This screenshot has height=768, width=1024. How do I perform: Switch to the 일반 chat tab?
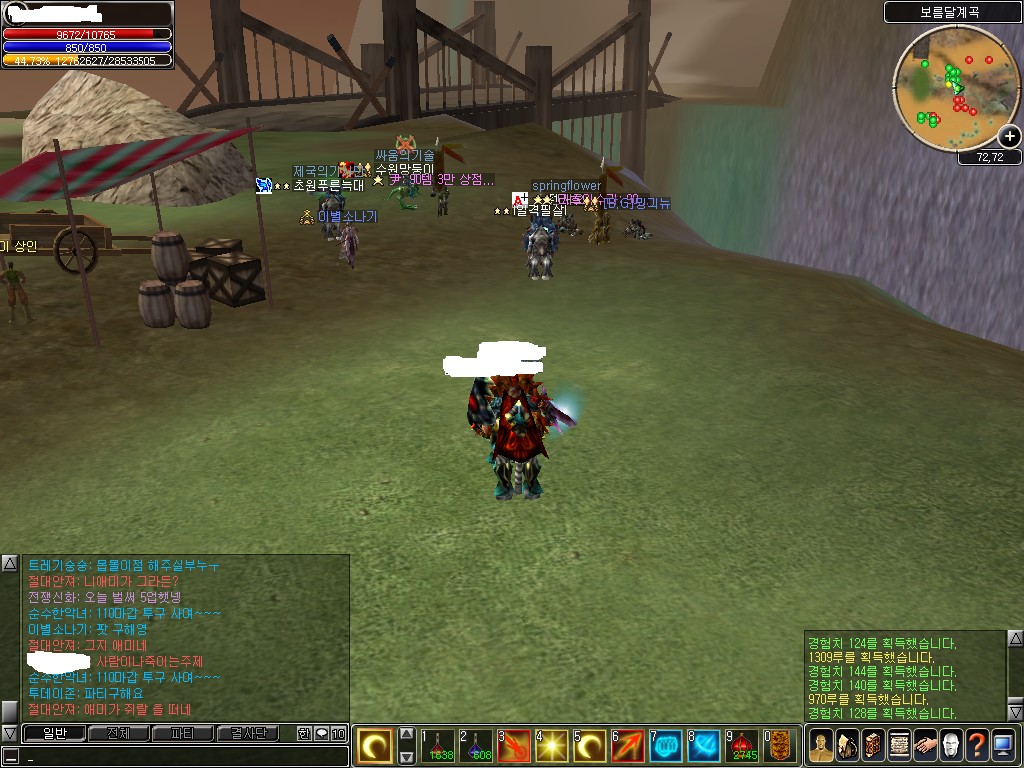(53, 733)
